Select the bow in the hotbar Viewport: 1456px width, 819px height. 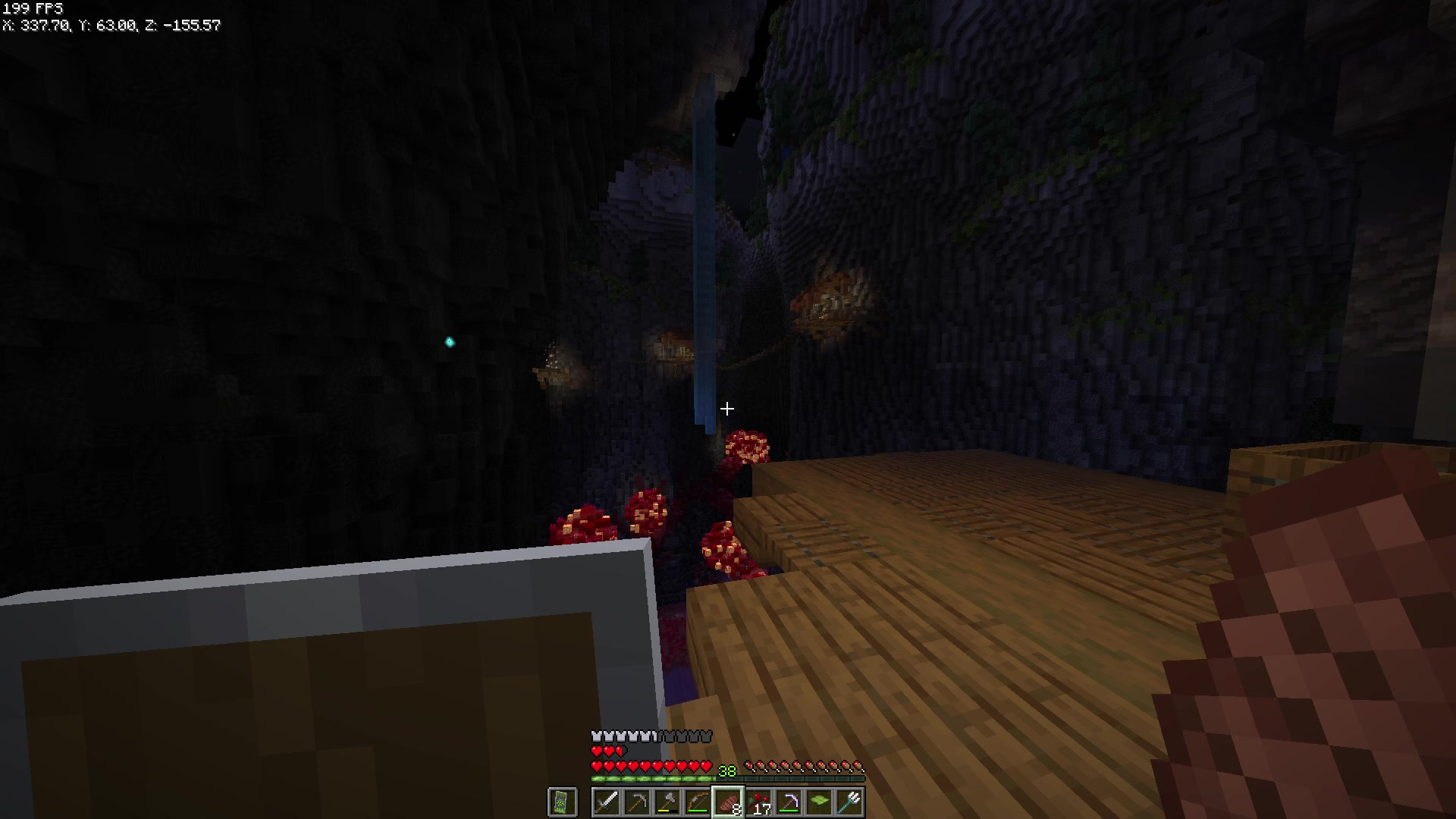coord(697,800)
